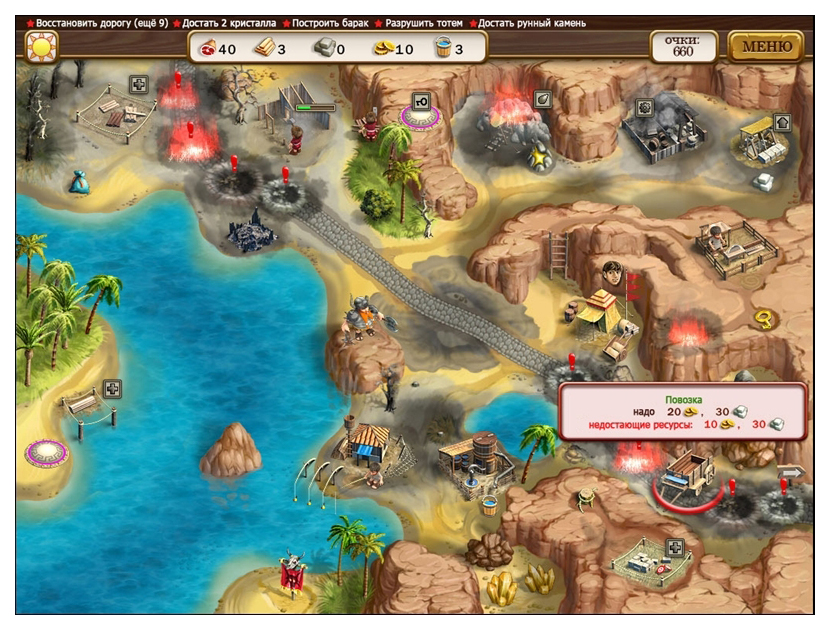Click the plus icon above the lumber plot

pos(140,85)
